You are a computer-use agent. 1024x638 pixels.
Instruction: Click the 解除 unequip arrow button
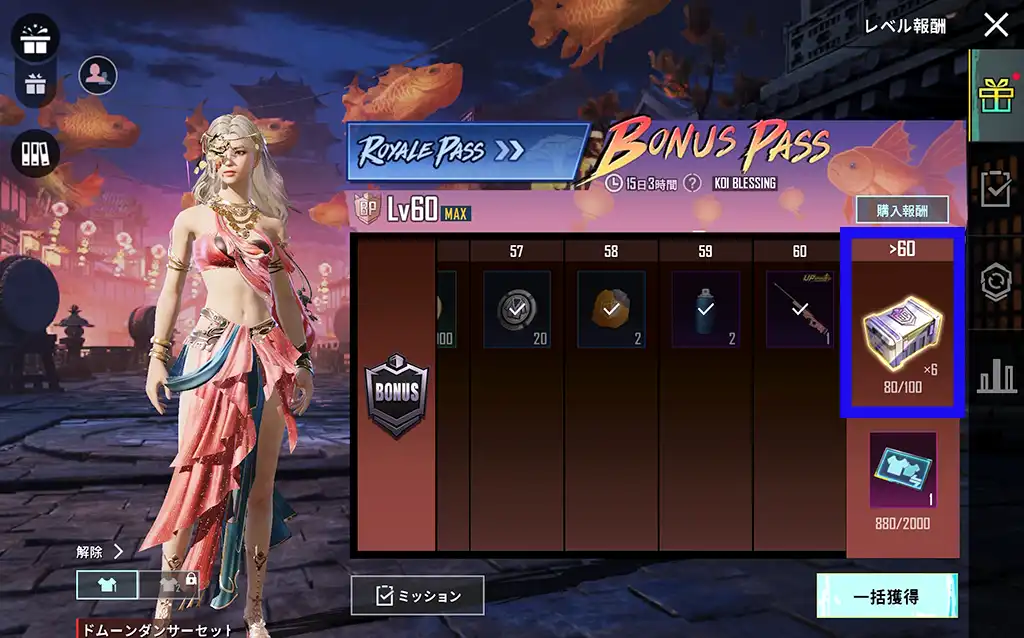coord(100,551)
